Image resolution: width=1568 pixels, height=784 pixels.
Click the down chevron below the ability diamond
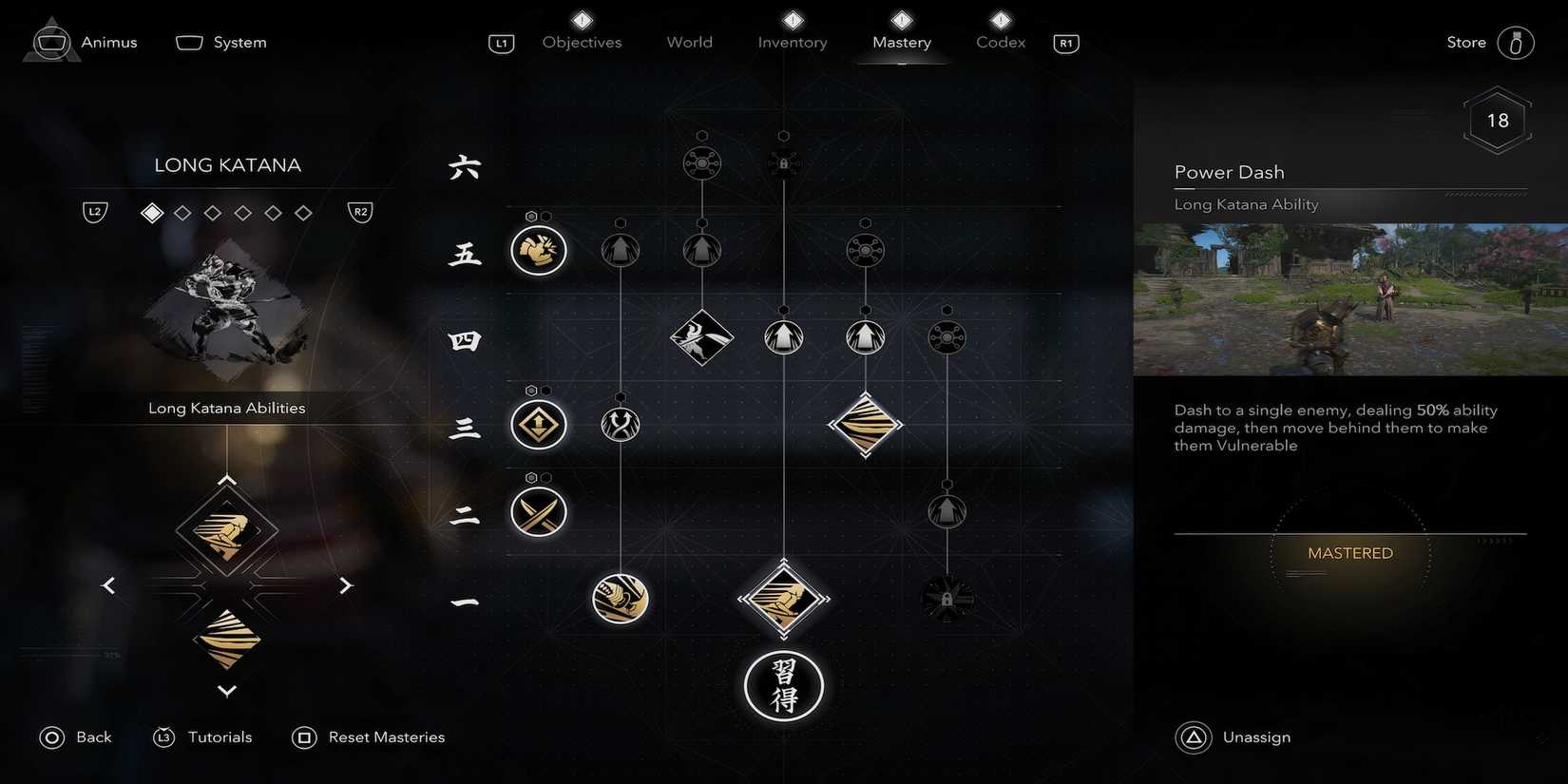(x=226, y=691)
